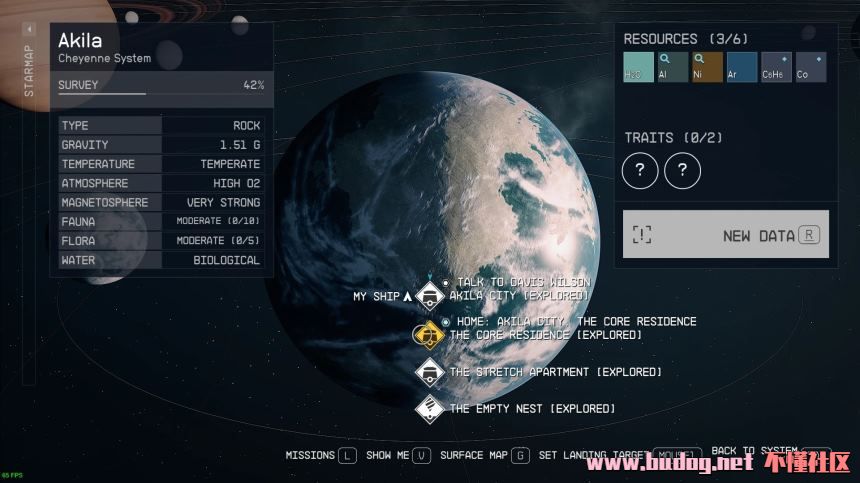Select The Stretch Apartment landing marker

coord(430,372)
